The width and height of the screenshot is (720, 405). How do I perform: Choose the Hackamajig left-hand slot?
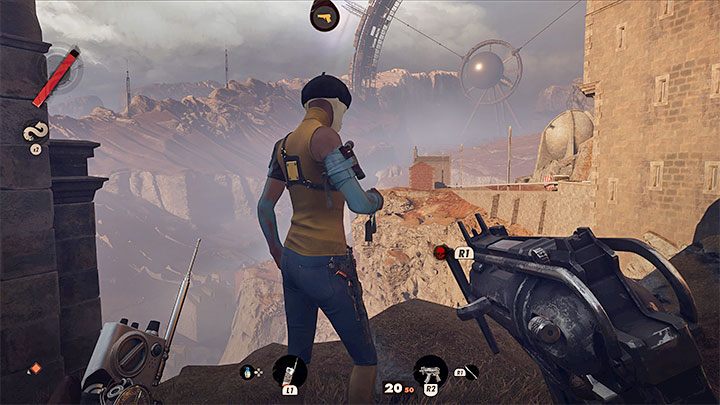coord(289,370)
